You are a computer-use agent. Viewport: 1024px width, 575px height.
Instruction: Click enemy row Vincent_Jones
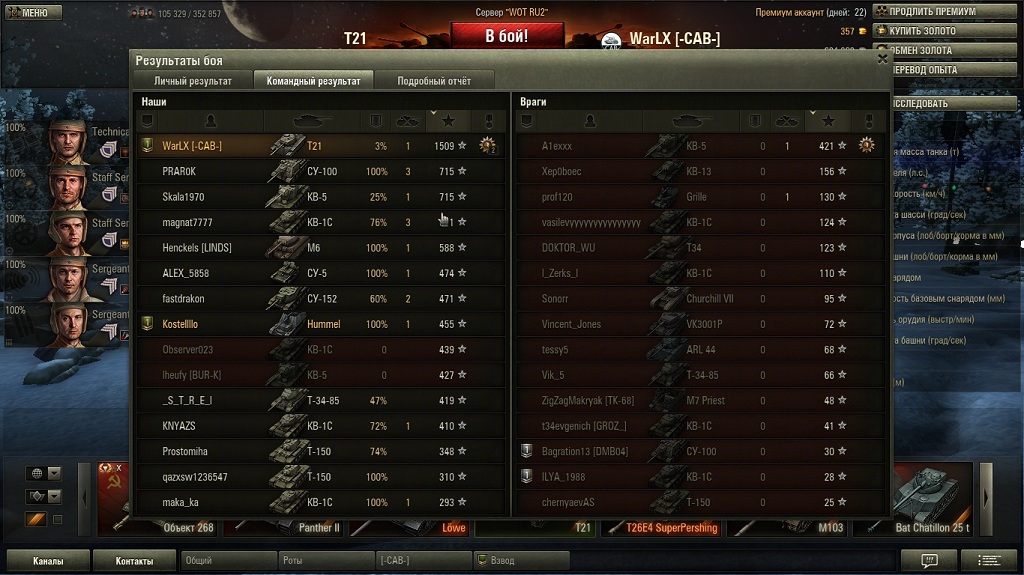(x=700, y=324)
